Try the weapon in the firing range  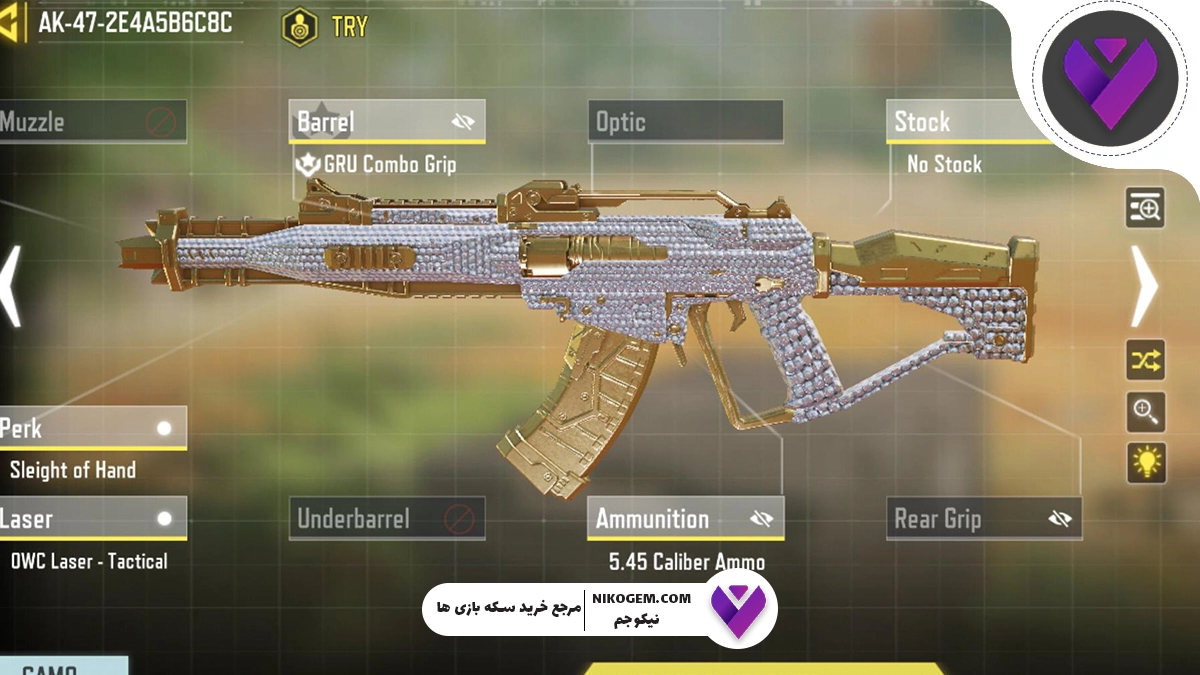pyautogui.click(x=326, y=26)
